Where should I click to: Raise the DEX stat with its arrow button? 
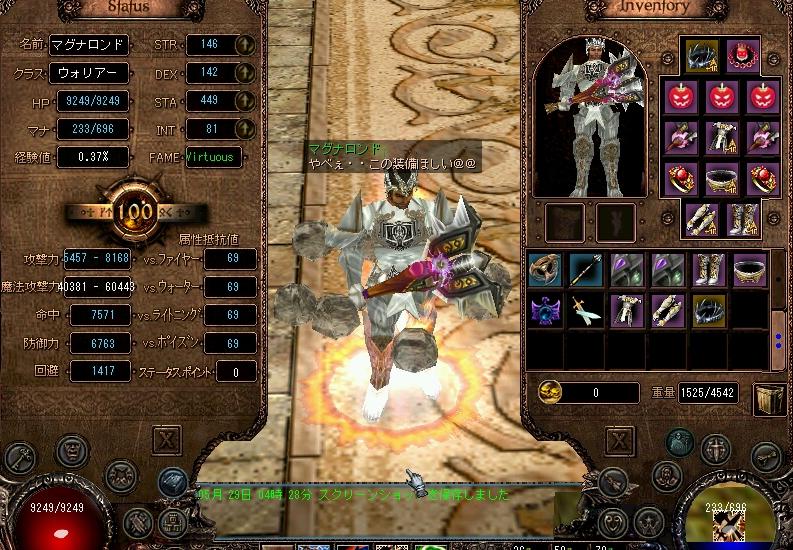tap(246, 73)
